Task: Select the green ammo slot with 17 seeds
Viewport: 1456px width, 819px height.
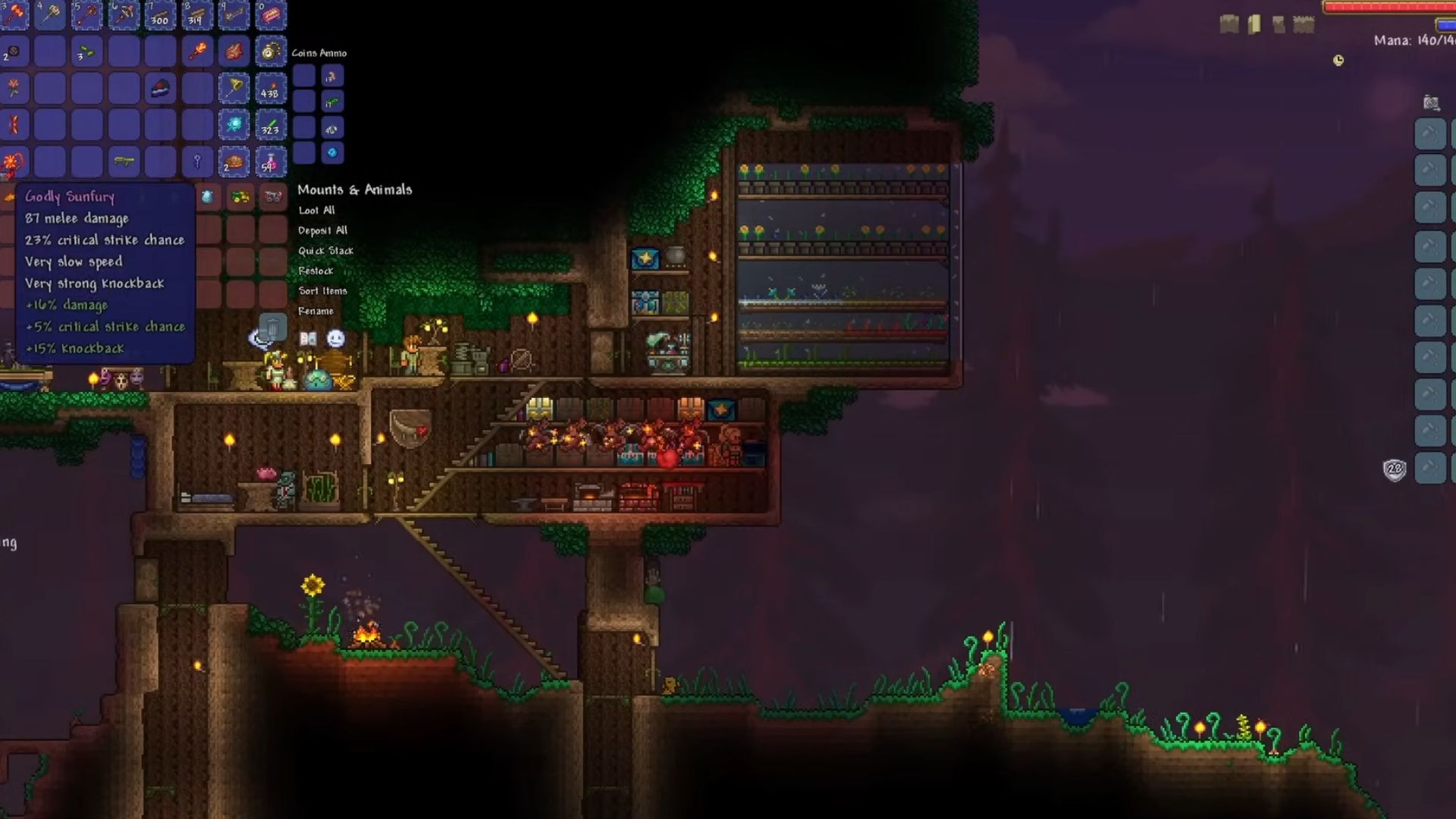Action: click(x=331, y=102)
